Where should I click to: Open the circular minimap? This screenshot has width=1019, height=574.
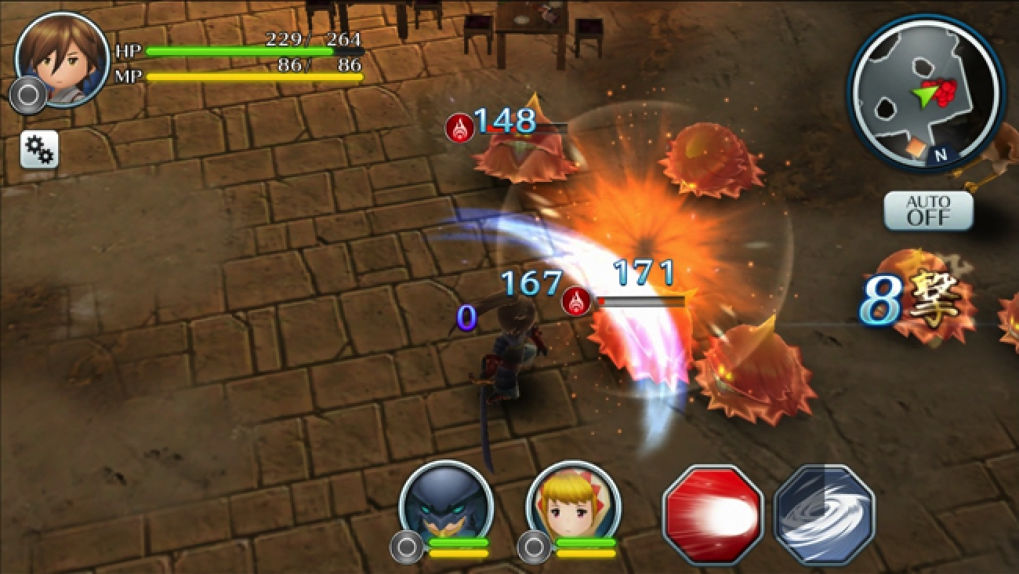click(x=925, y=92)
